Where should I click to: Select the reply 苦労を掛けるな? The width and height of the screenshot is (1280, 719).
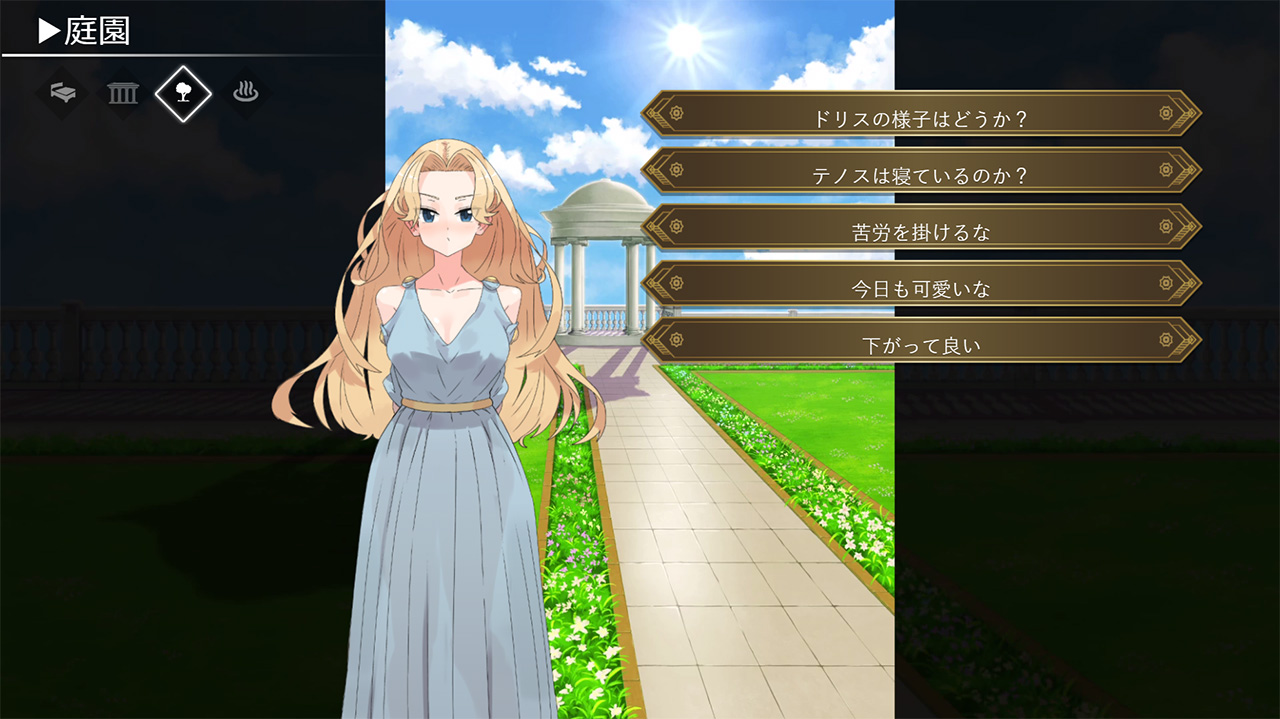click(921, 232)
